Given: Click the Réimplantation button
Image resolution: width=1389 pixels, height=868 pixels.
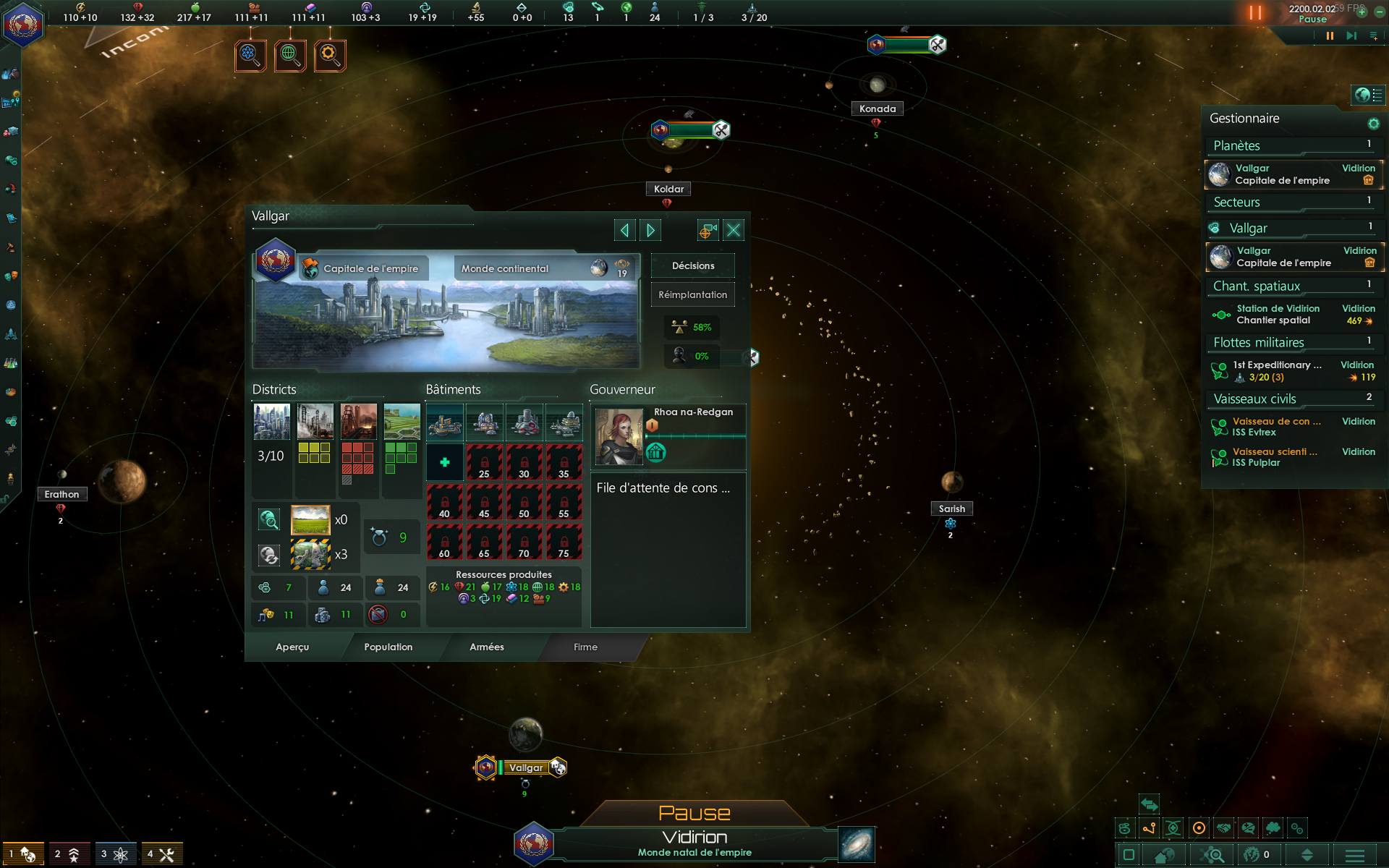Looking at the screenshot, I should click(692, 294).
